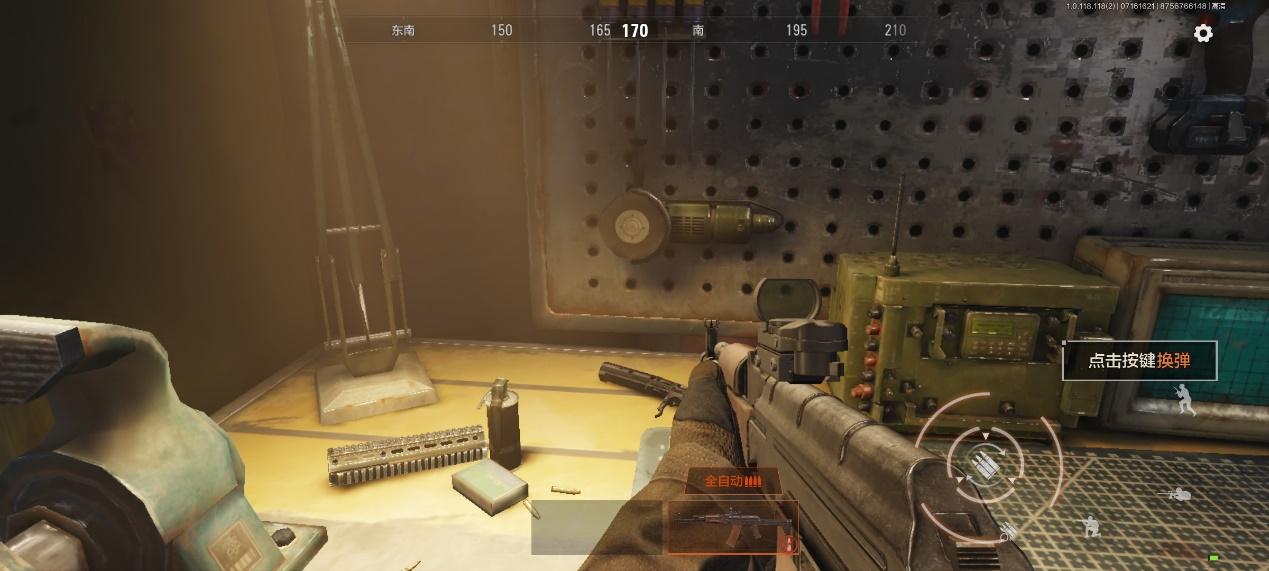Go prone using the lying soldier icon
This screenshot has width=1269, height=571.
(x=1179, y=493)
